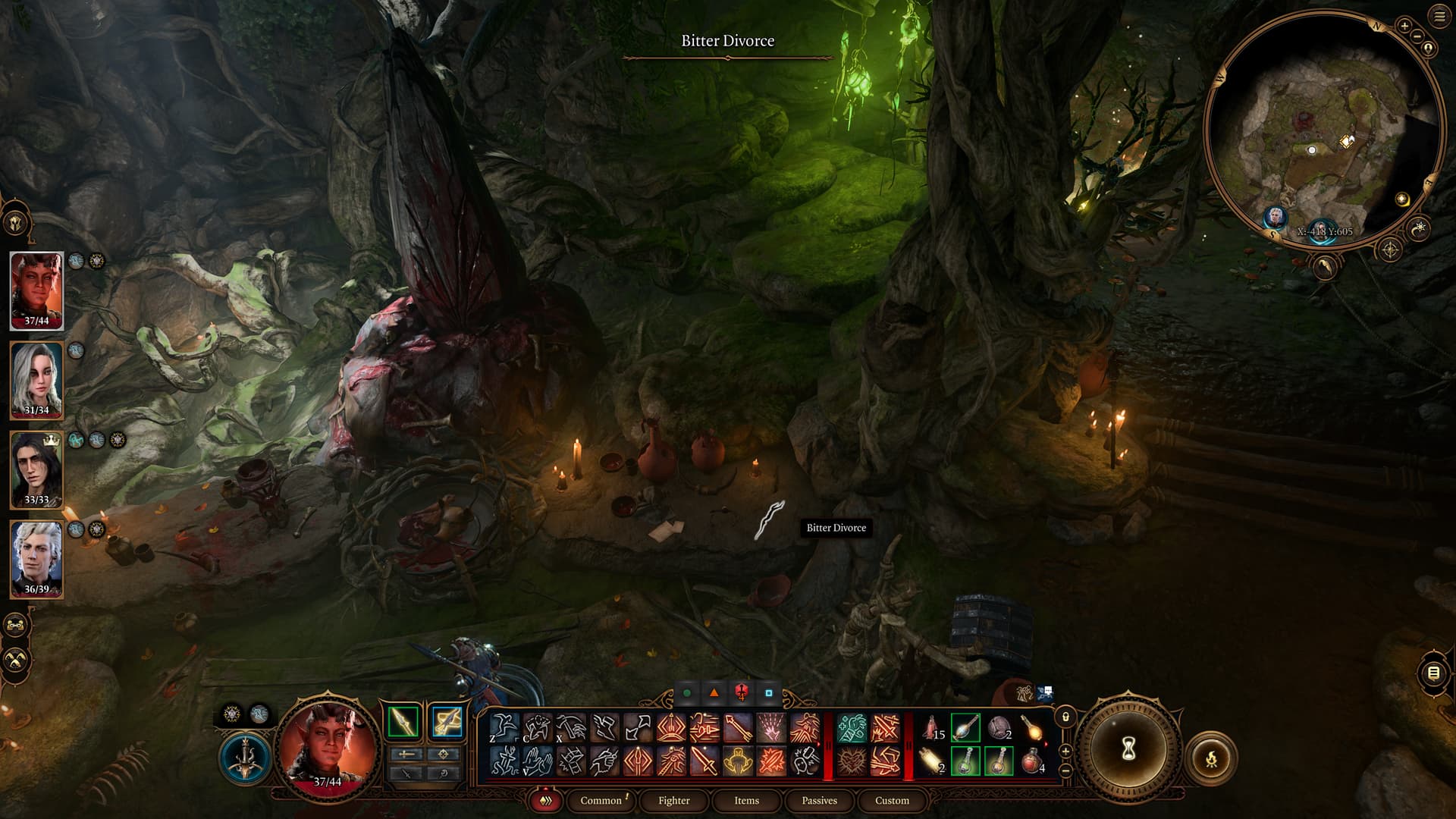Open the Fighter actions tab
Viewport: 1456px width, 819px height.
coord(673,800)
